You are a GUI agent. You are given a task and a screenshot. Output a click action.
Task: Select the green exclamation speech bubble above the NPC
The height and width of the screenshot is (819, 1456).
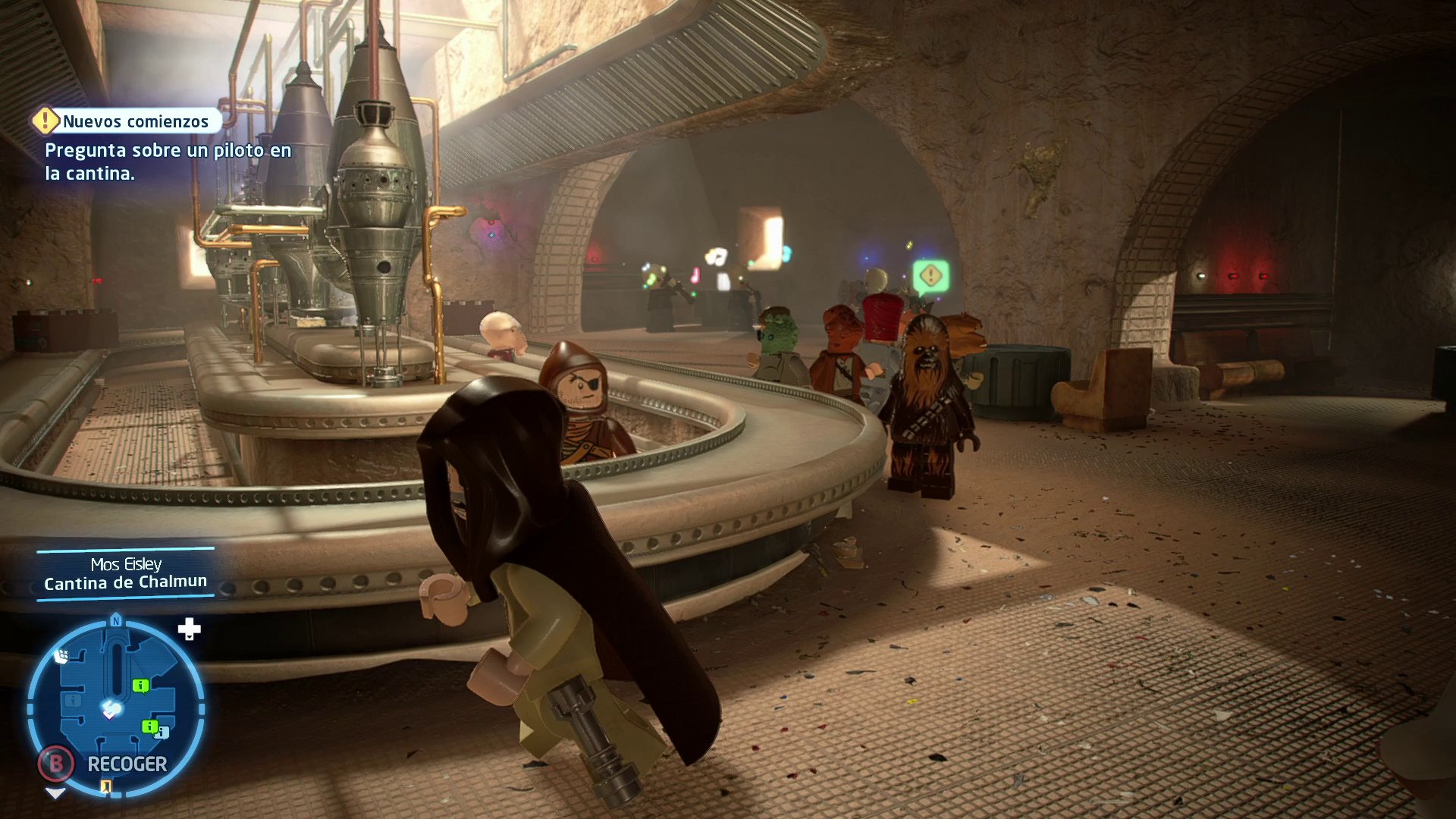930,275
